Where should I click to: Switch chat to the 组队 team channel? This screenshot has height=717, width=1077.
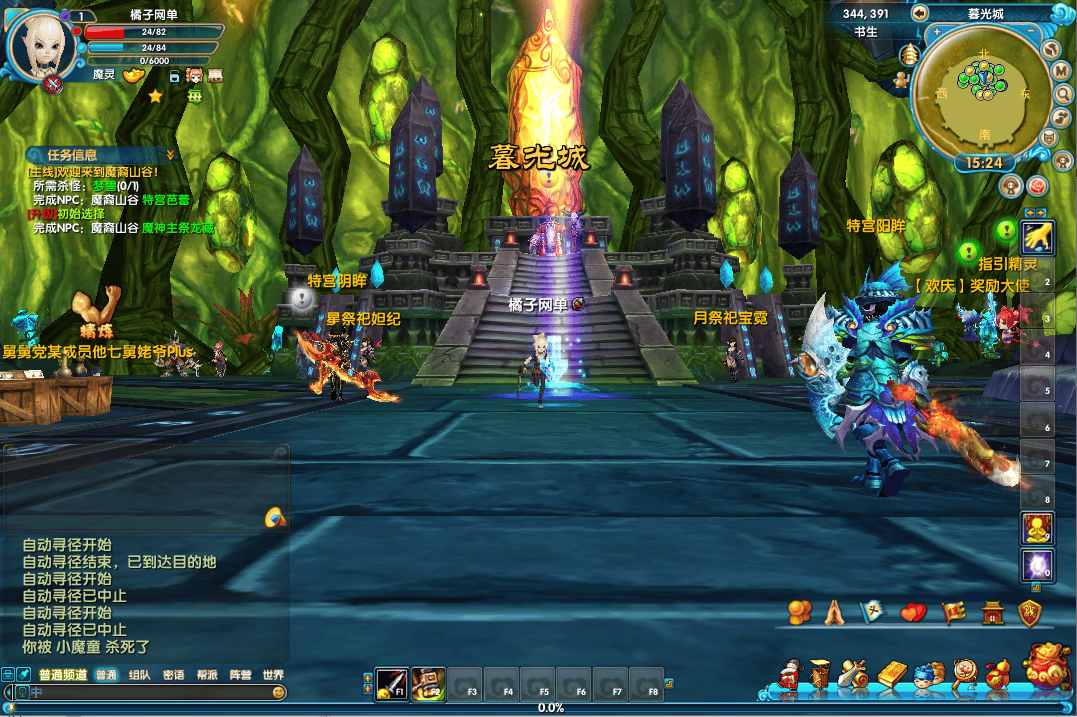(x=140, y=675)
